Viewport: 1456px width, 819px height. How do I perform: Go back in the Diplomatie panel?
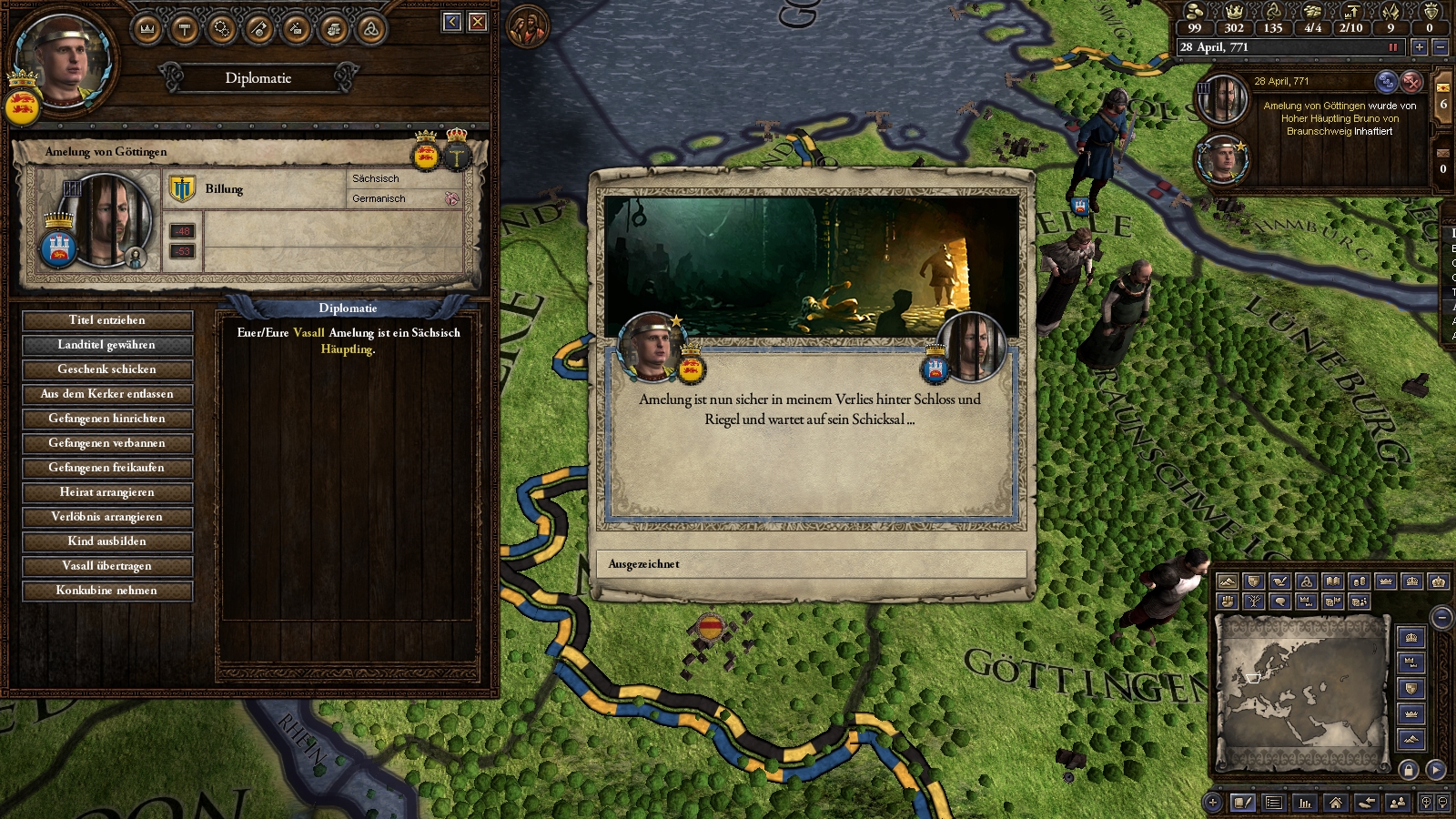[x=452, y=22]
